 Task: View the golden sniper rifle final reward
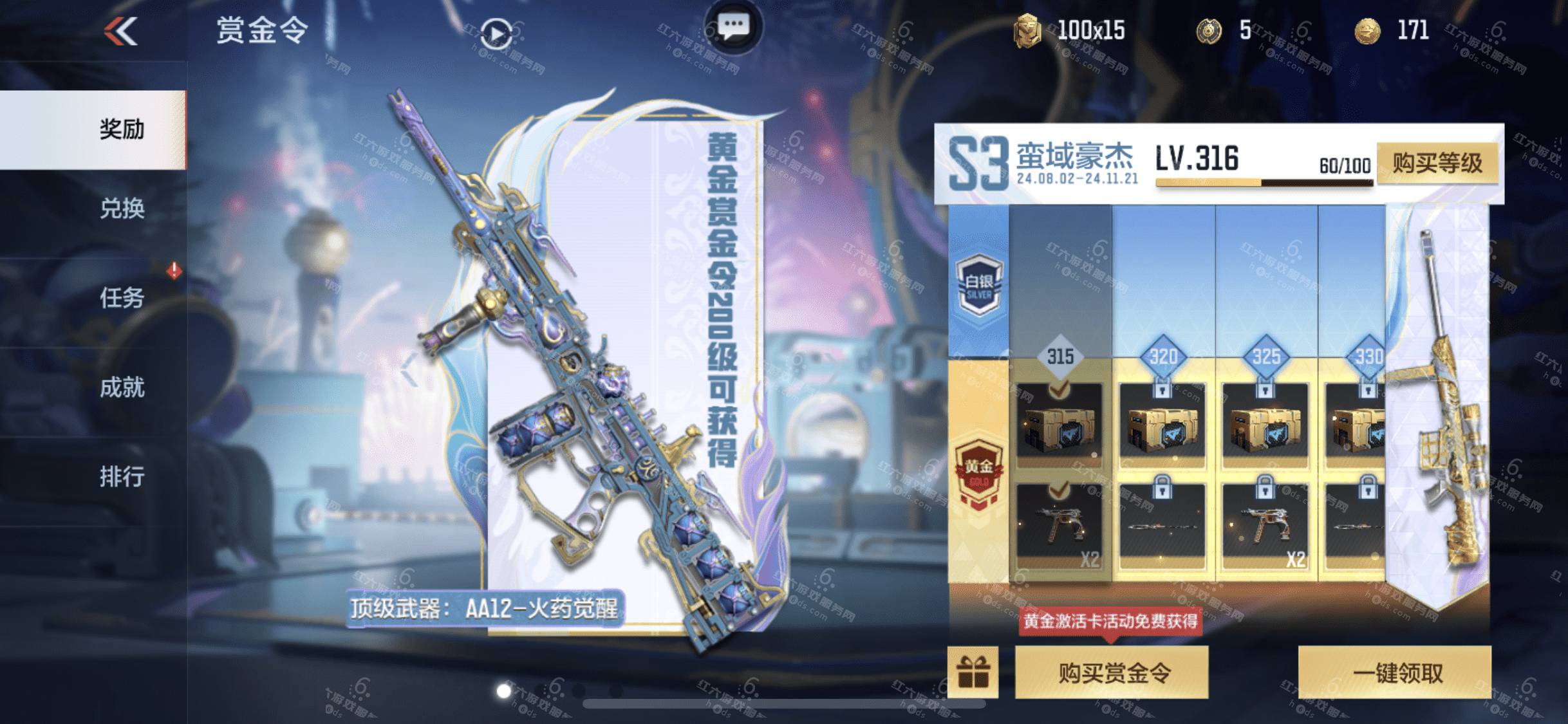pyautogui.click(x=1447, y=399)
